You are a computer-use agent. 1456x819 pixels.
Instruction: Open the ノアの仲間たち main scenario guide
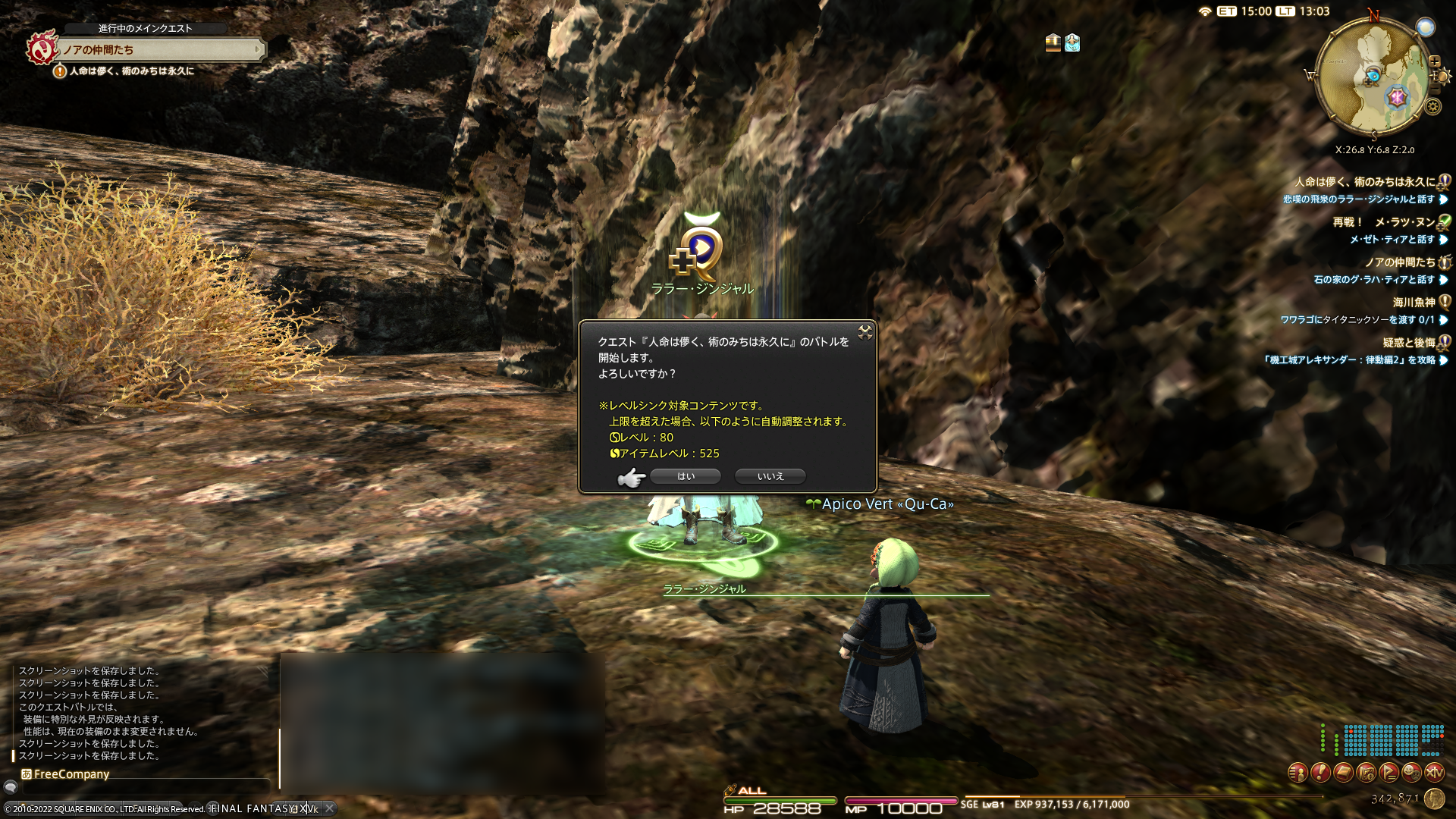tap(159, 50)
